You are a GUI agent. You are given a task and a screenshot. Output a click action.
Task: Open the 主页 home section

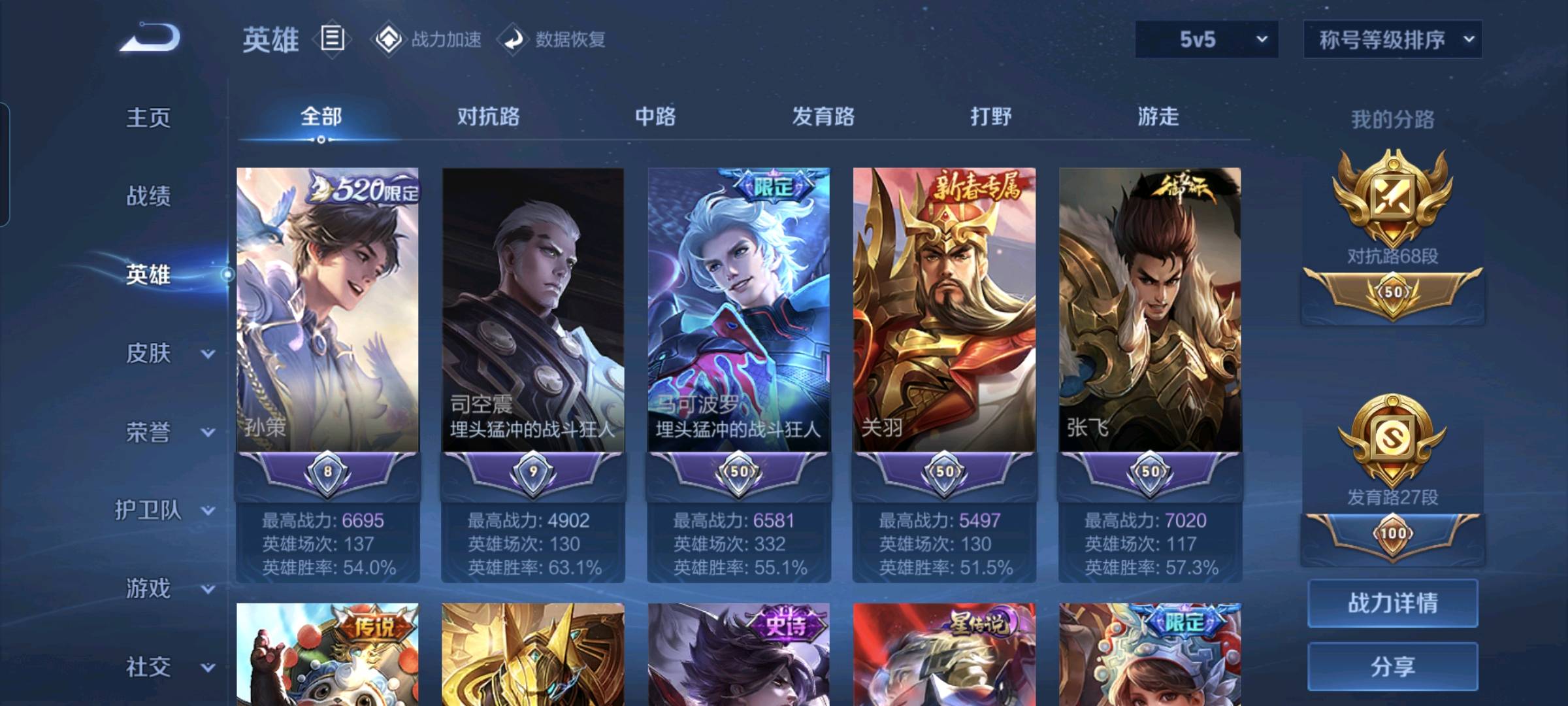pyautogui.click(x=148, y=118)
